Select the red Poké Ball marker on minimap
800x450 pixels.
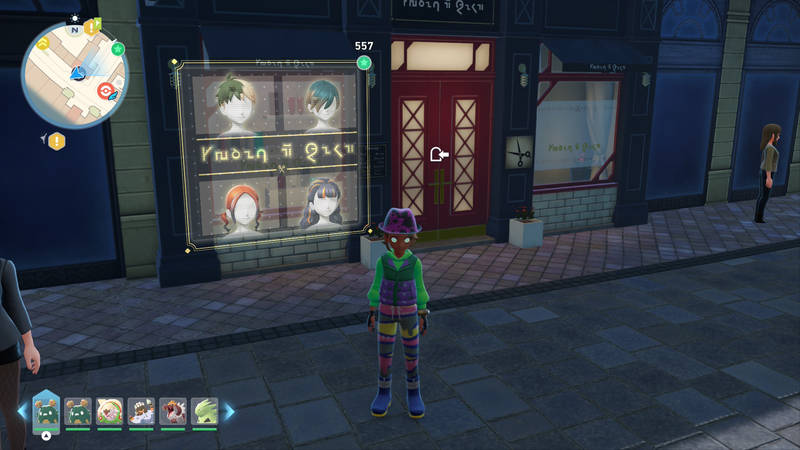103,90
